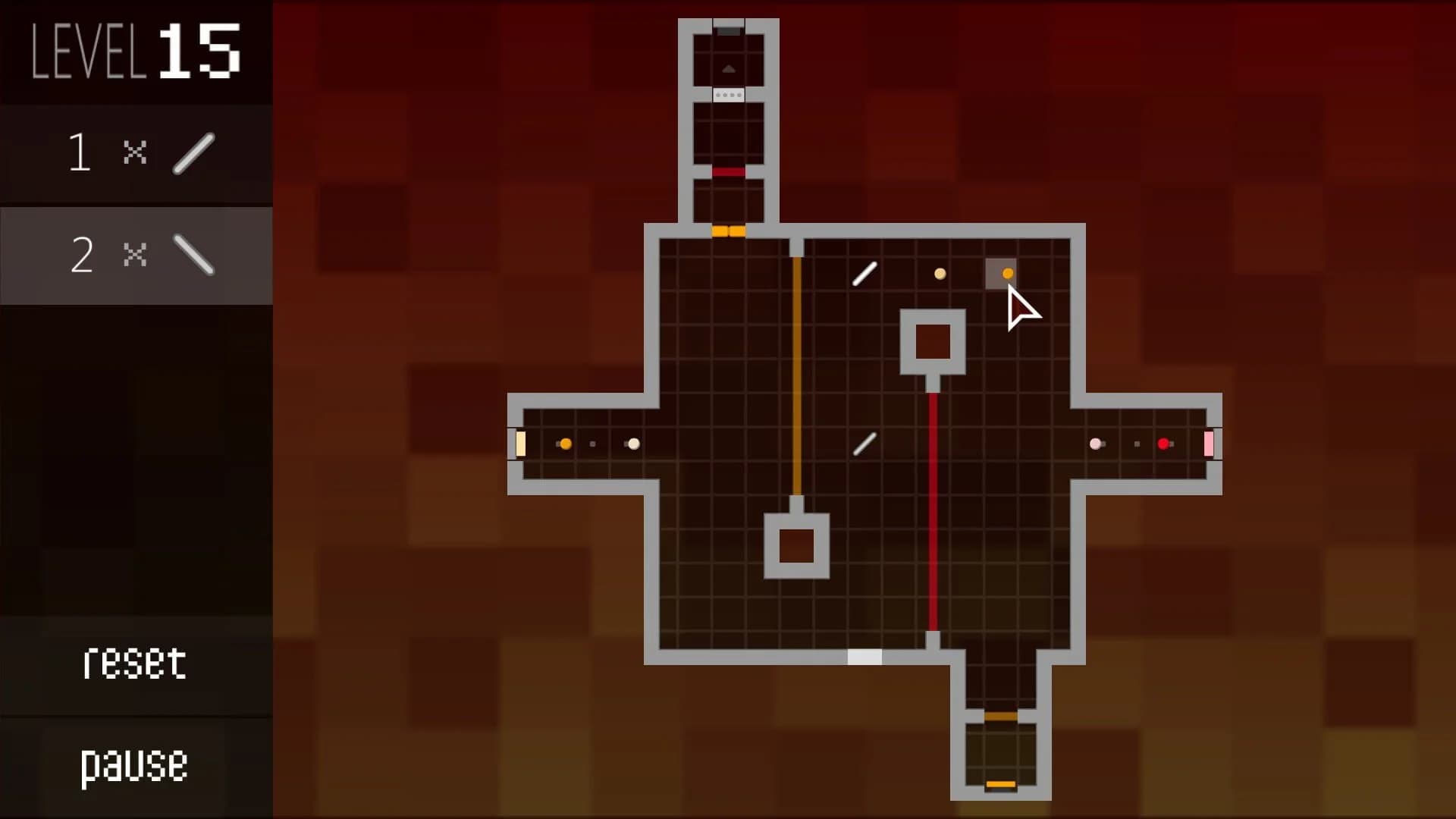This screenshot has width=1456, height=819.
Task: Click the gray arrow inside the top shaft
Action: coord(729,67)
